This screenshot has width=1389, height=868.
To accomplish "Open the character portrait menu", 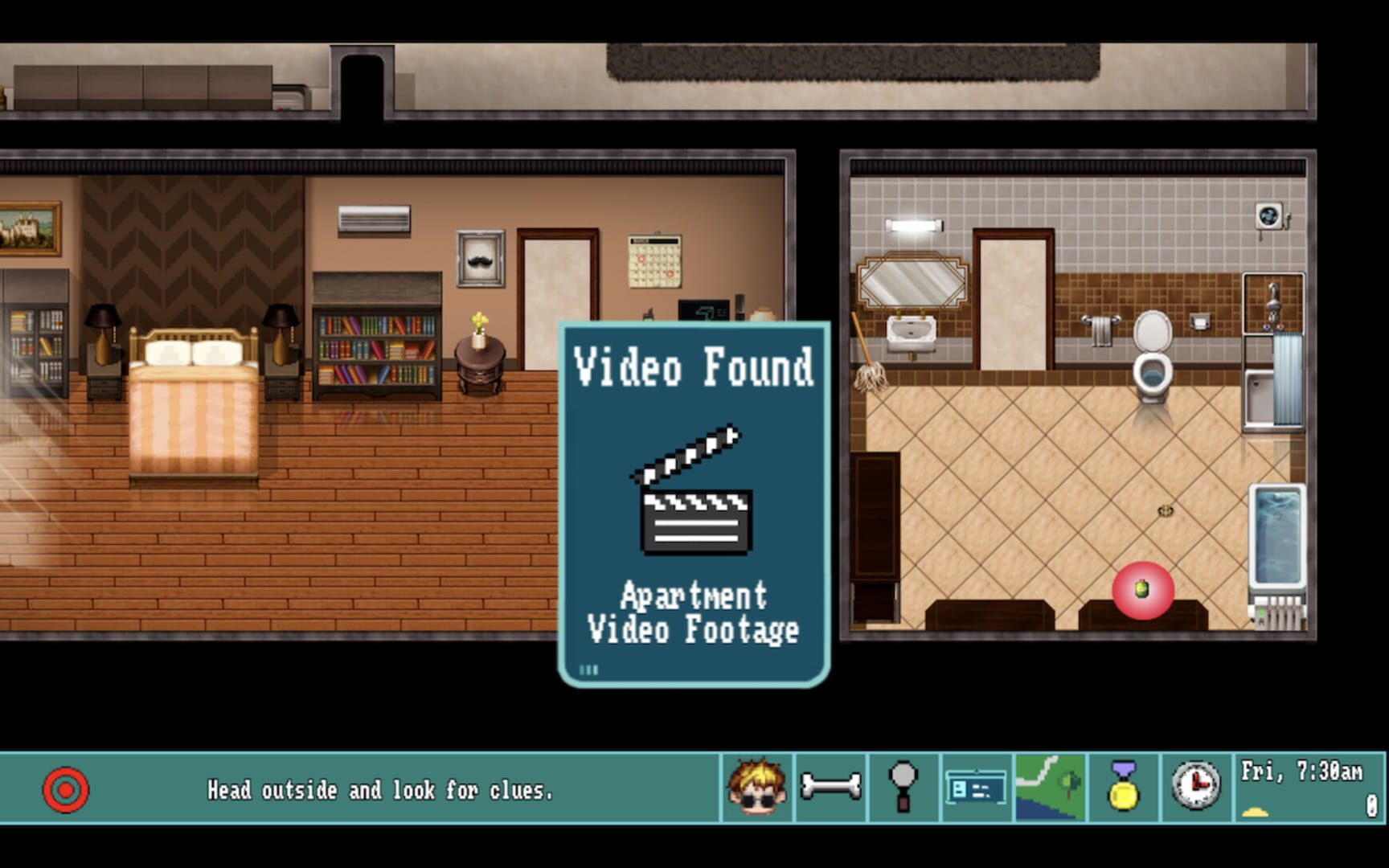I will (x=756, y=788).
